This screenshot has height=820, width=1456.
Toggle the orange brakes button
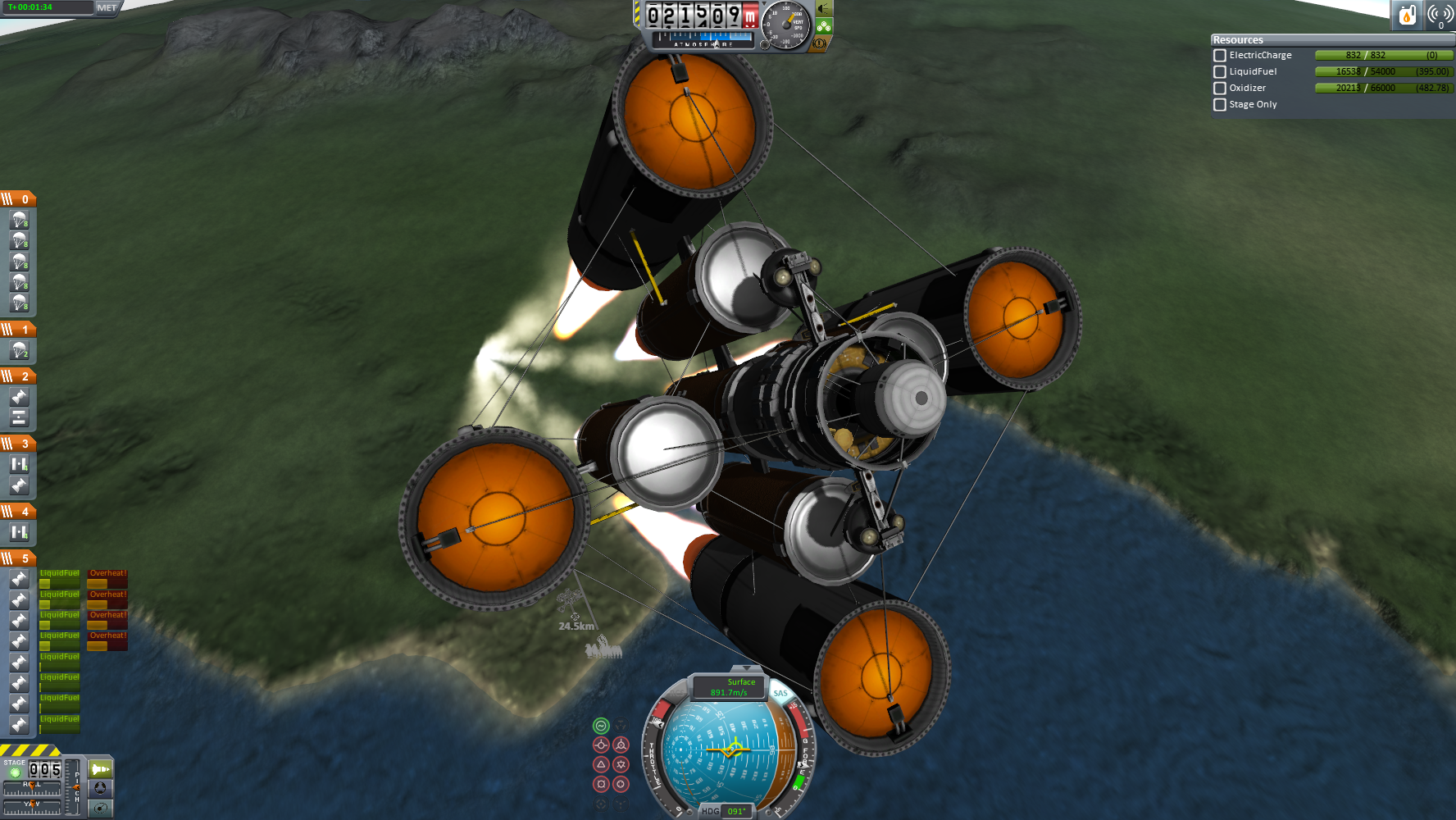point(820,43)
